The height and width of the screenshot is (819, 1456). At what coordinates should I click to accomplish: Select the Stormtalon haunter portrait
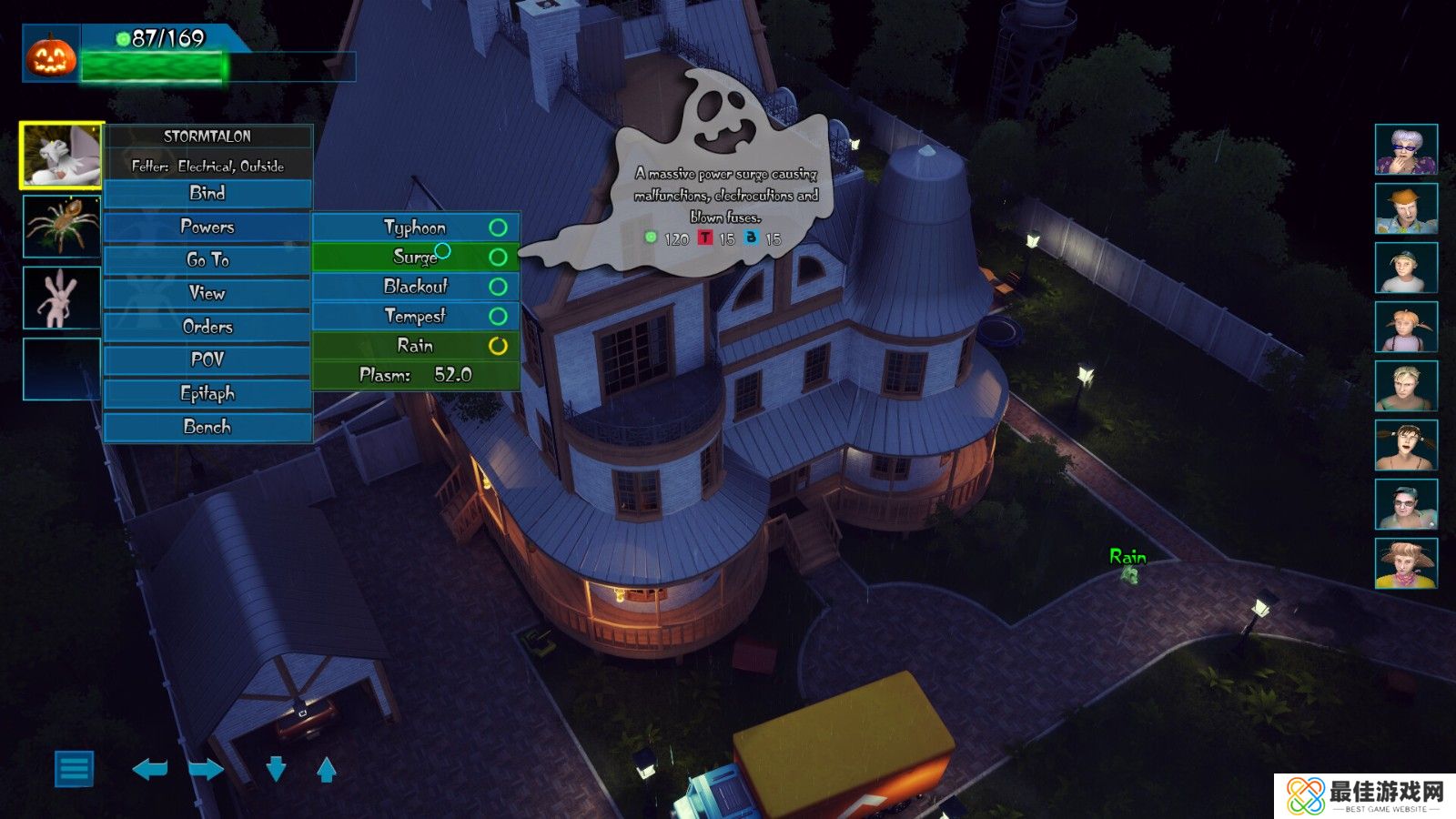61,156
